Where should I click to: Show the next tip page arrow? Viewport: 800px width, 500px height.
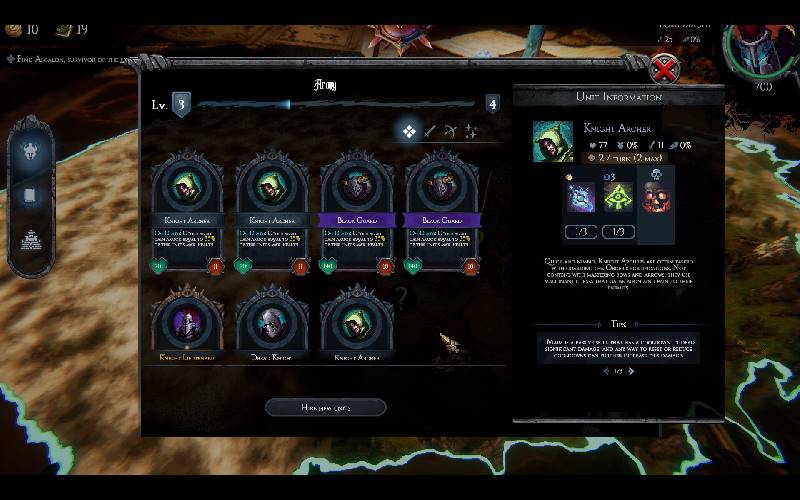pyautogui.click(x=631, y=371)
